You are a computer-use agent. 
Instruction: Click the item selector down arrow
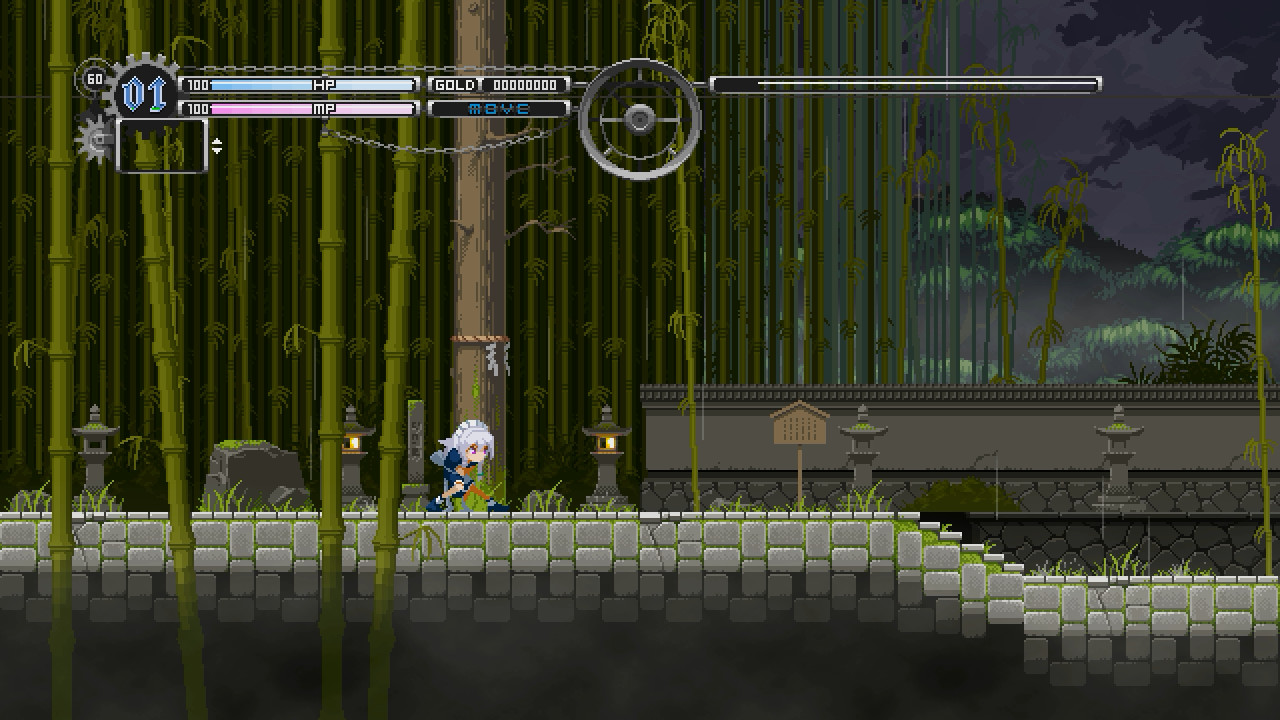[x=216, y=150]
